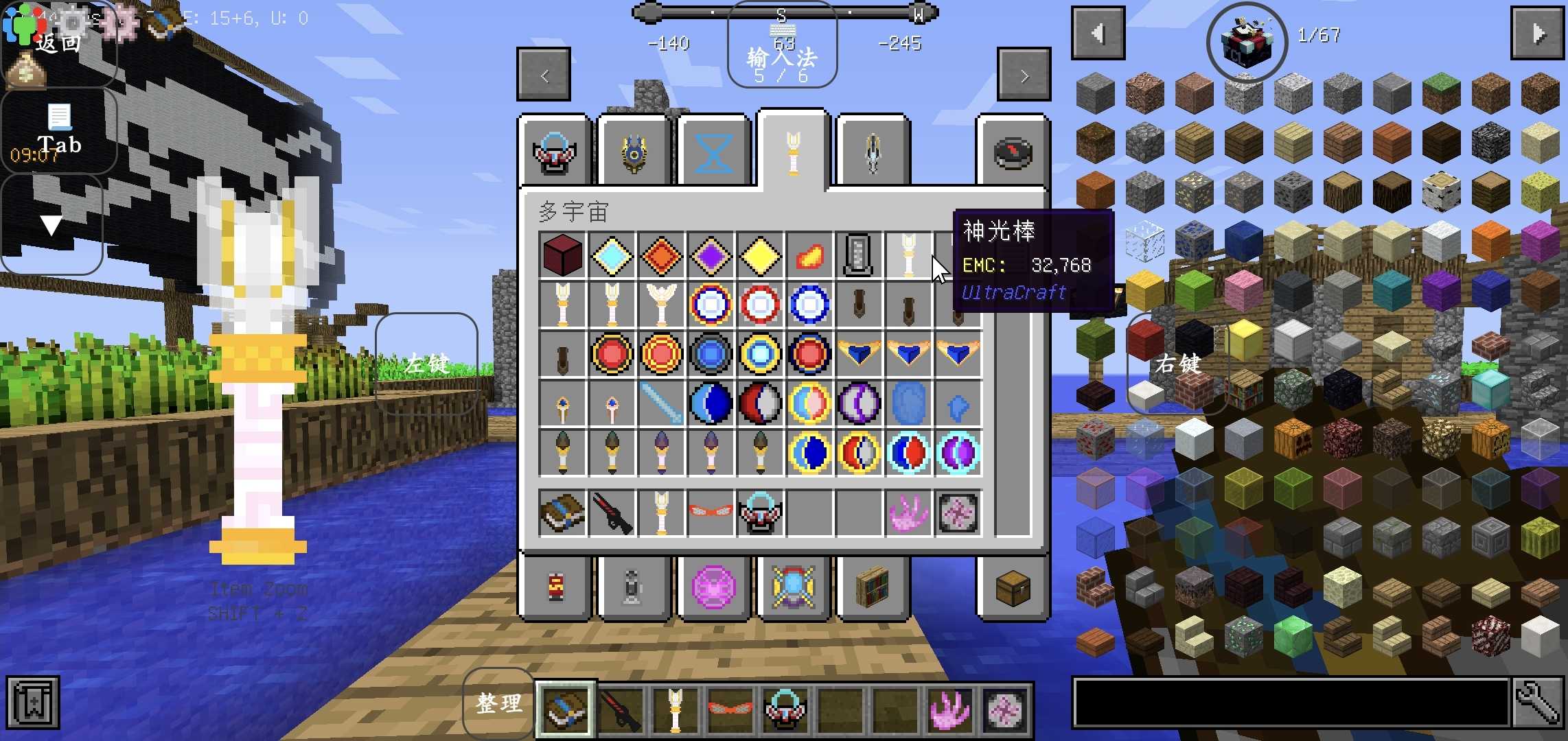Switch to the blue hourglass tab
This screenshot has height=741, width=1568.
[713, 152]
